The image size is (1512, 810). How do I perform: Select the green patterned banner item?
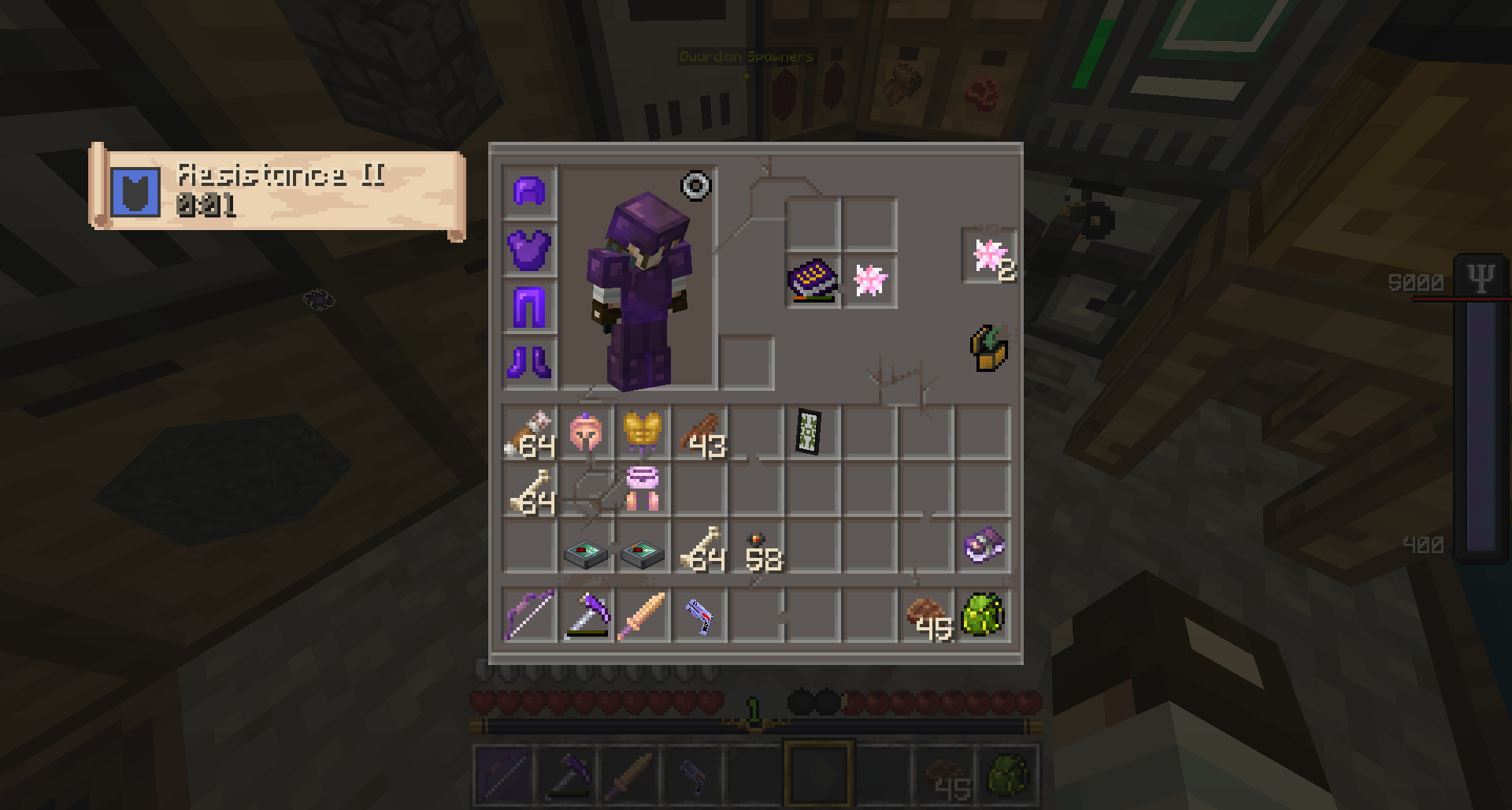click(x=809, y=432)
